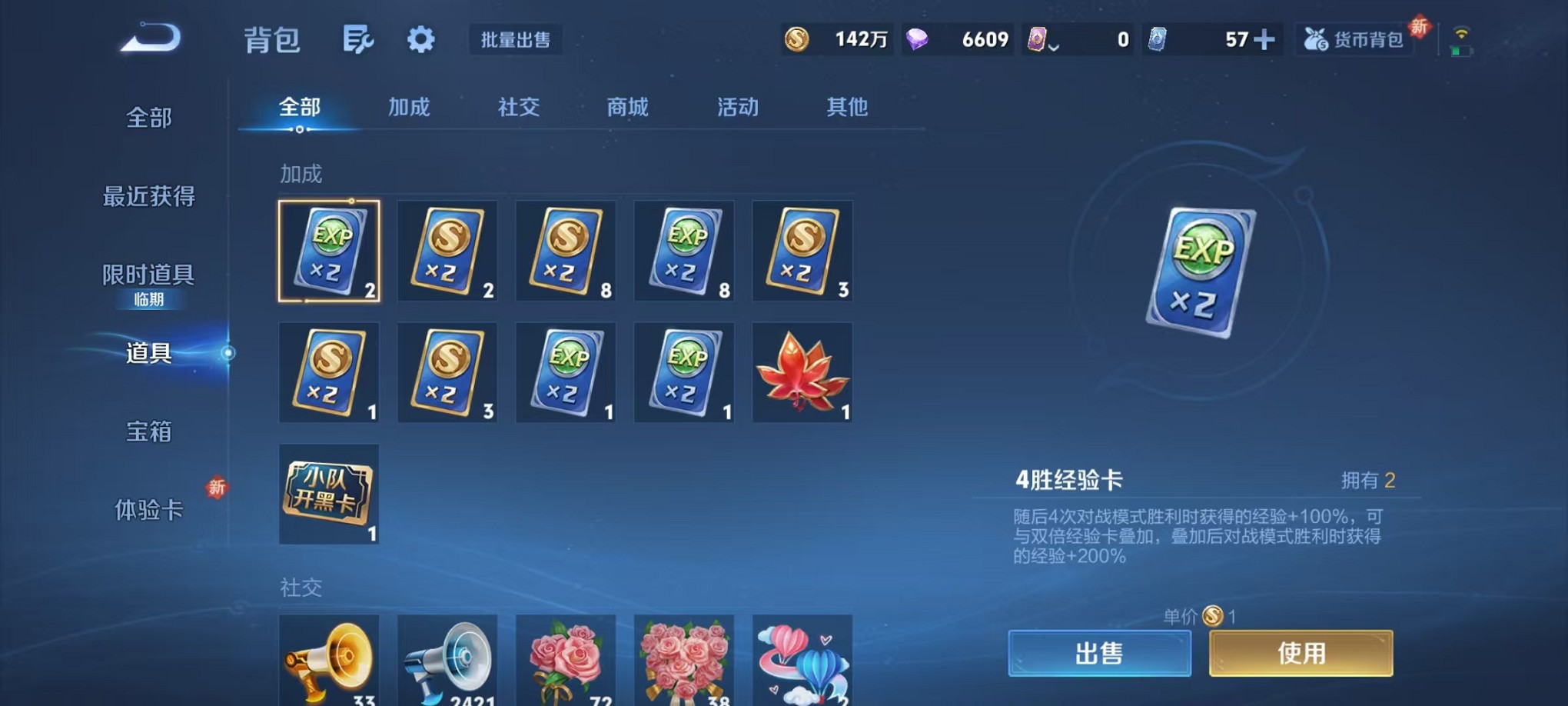The height and width of the screenshot is (706, 1568).
Task: Select the heart balloons social item
Action: 802,661
